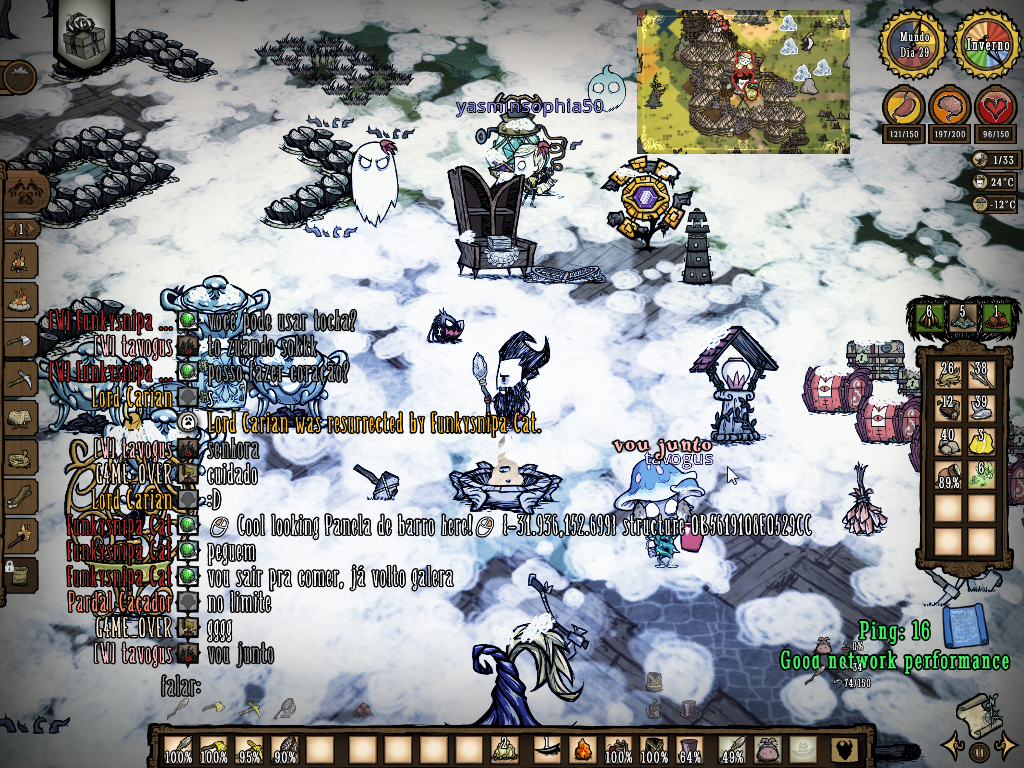Select the twigs stack of 38
The height and width of the screenshot is (768, 1024).
(x=982, y=374)
